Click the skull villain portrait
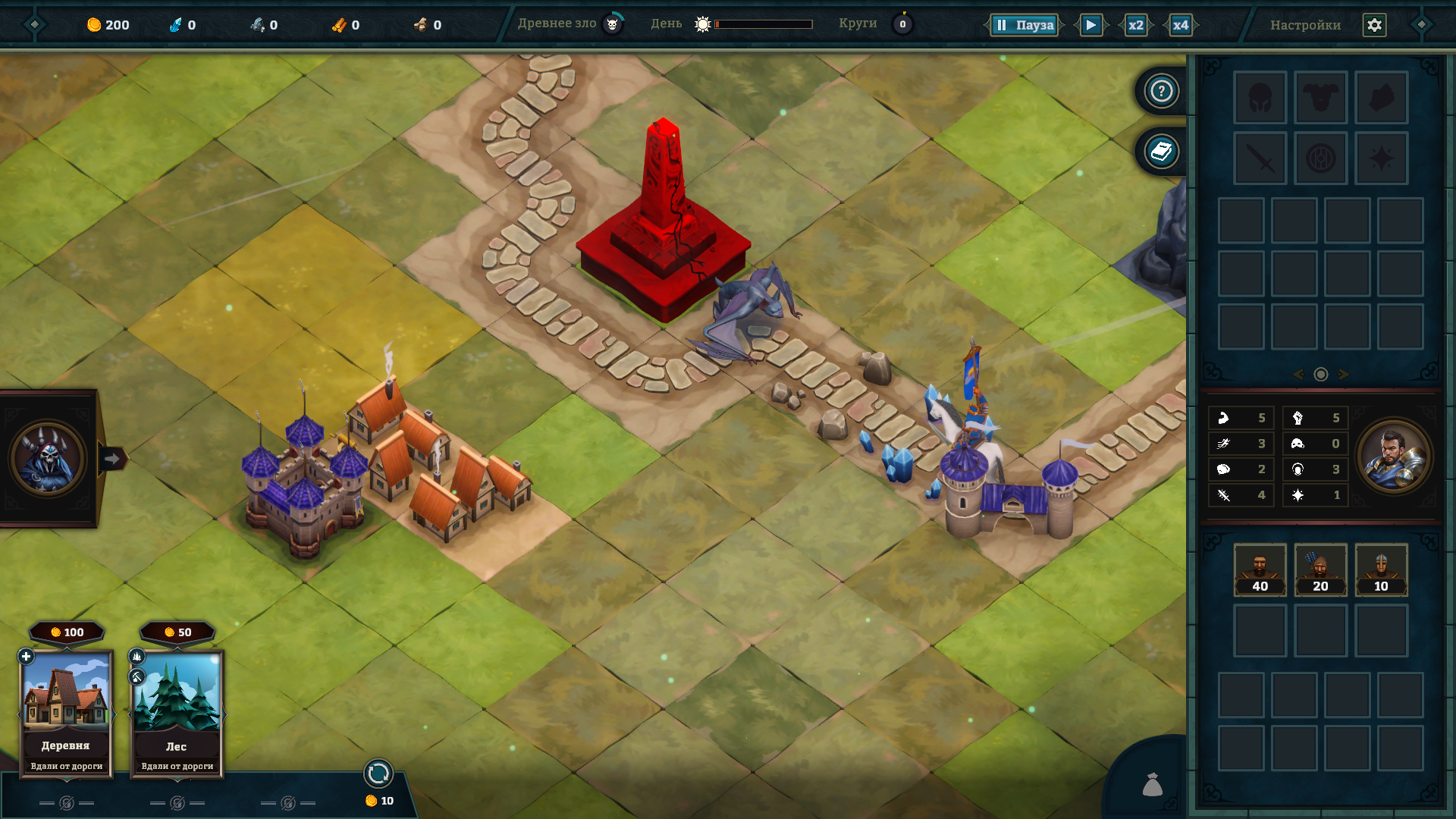The width and height of the screenshot is (1456, 819). tap(47, 458)
